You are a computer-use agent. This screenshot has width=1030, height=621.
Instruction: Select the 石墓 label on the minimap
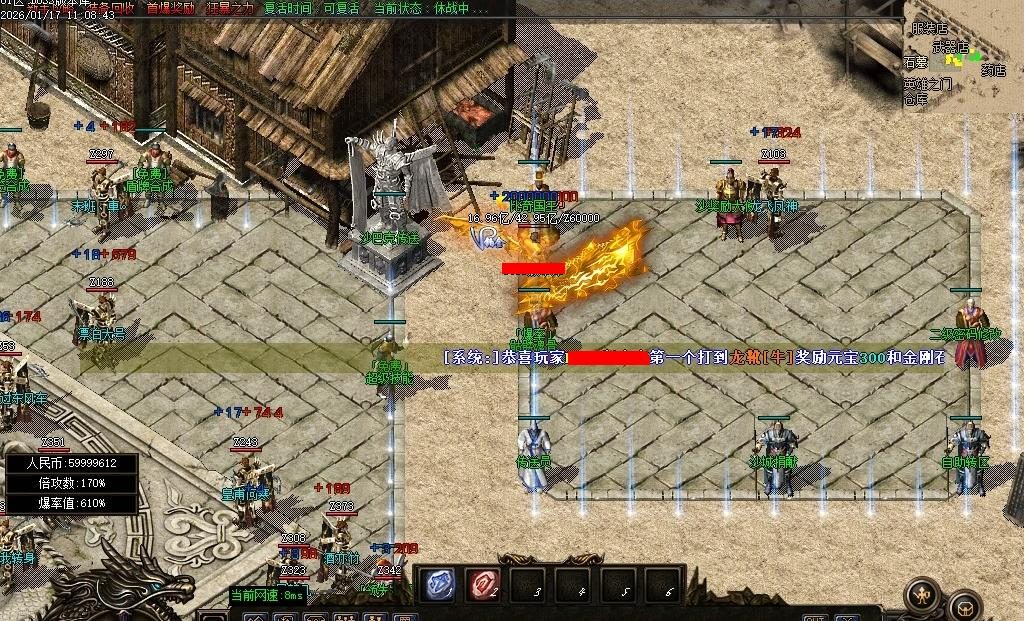(916, 62)
